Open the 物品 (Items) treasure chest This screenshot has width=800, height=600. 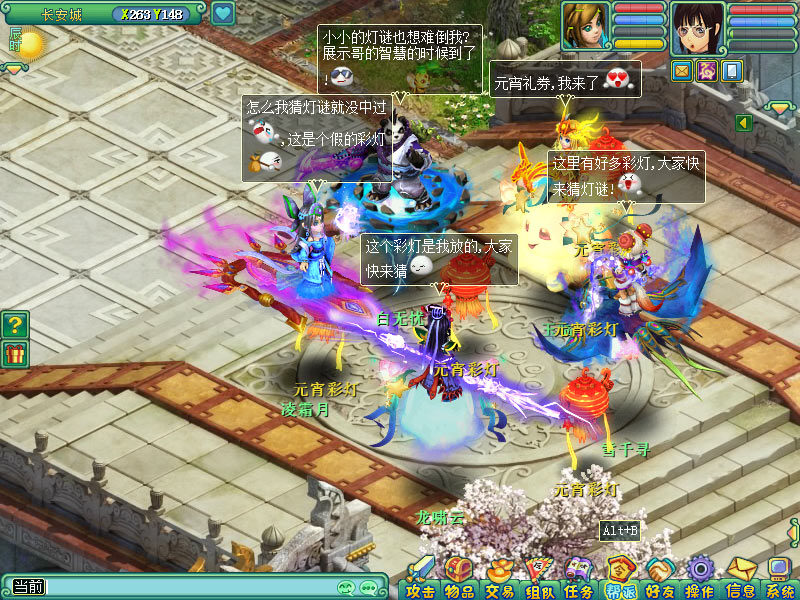pyautogui.click(x=458, y=576)
